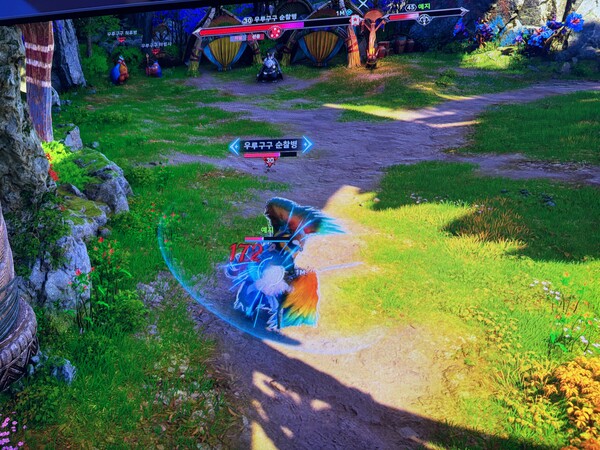Select the blue-arrowed 우루구구 순찰병 nameplate
The height and width of the screenshot is (450, 600).
(270, 146)
